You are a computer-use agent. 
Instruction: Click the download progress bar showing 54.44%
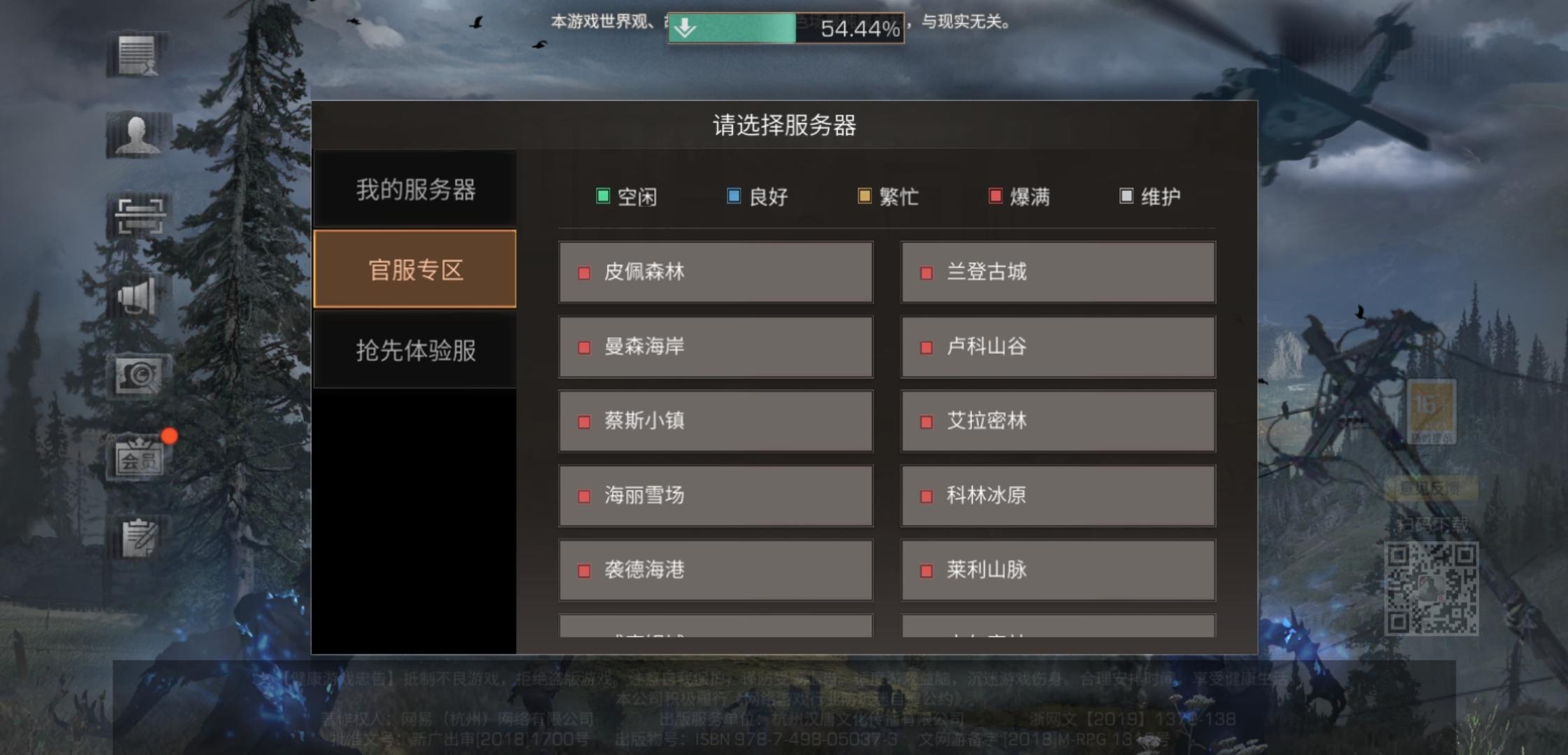pyautogui.click(x=786, y=29)
